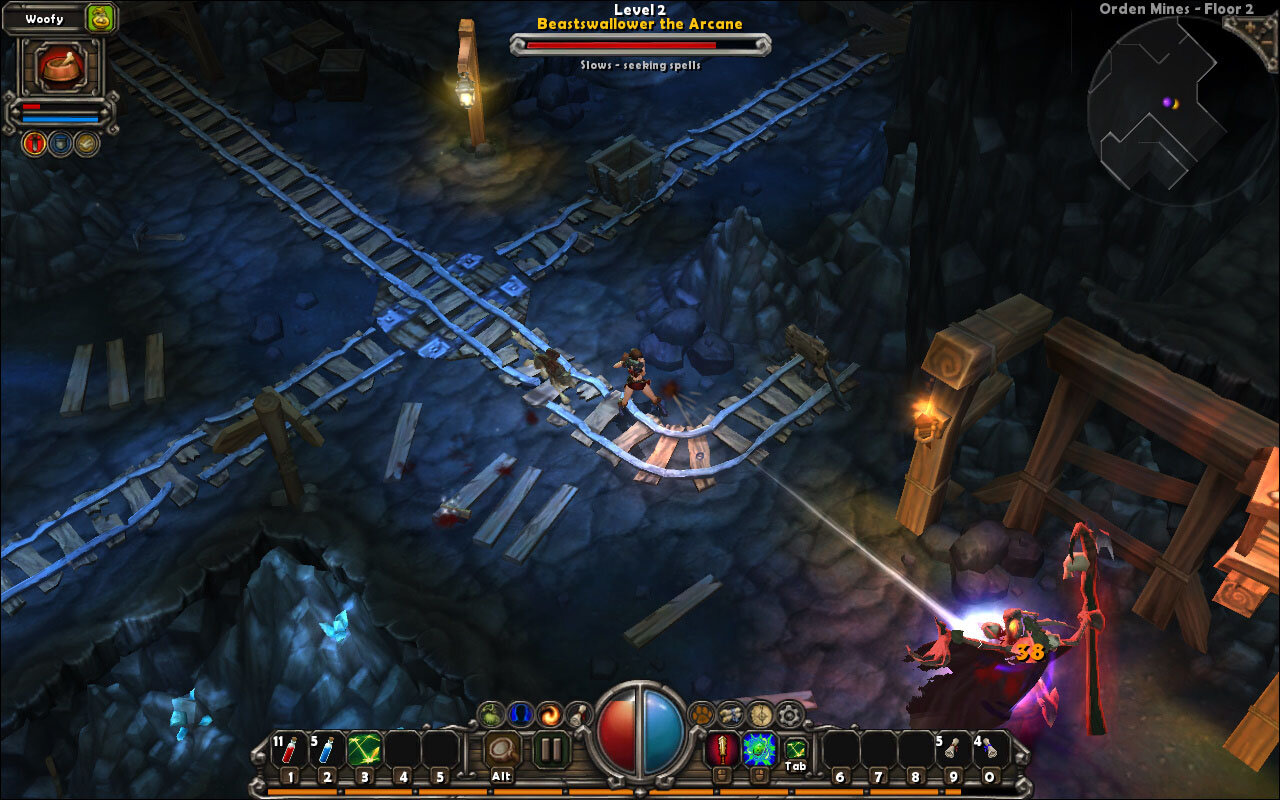Open the gear settings menu
Viewport: 1280px width, 800px height.
[790, 714]
